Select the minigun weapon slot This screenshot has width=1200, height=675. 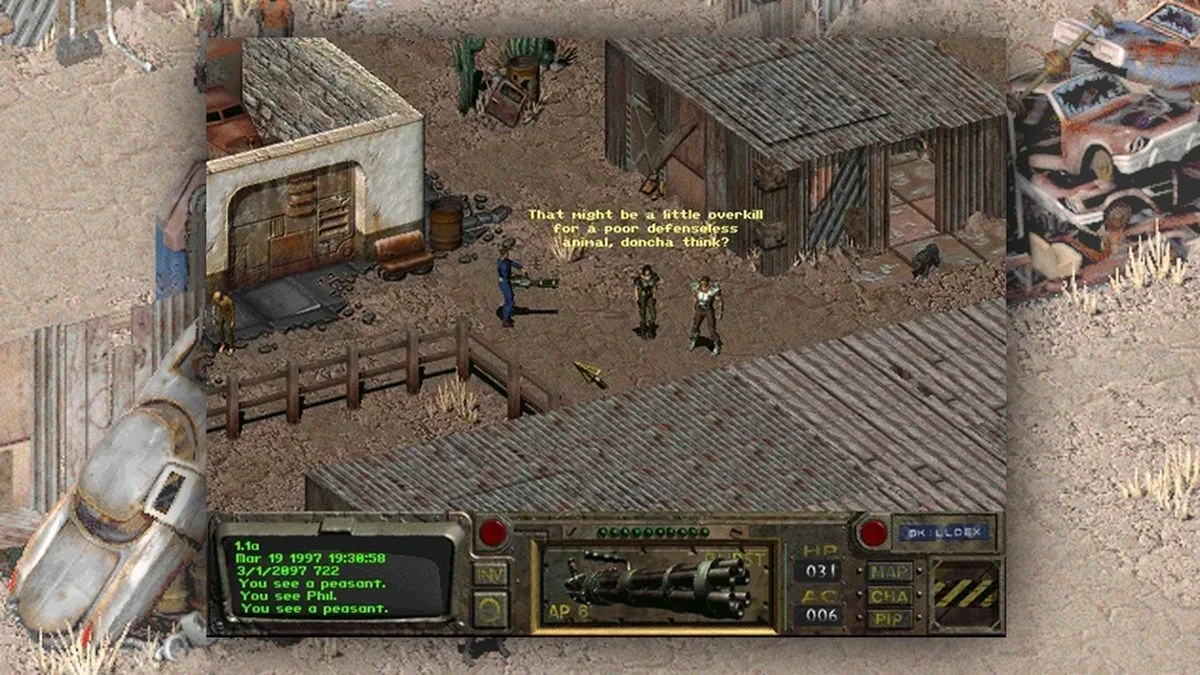(655, 586)
